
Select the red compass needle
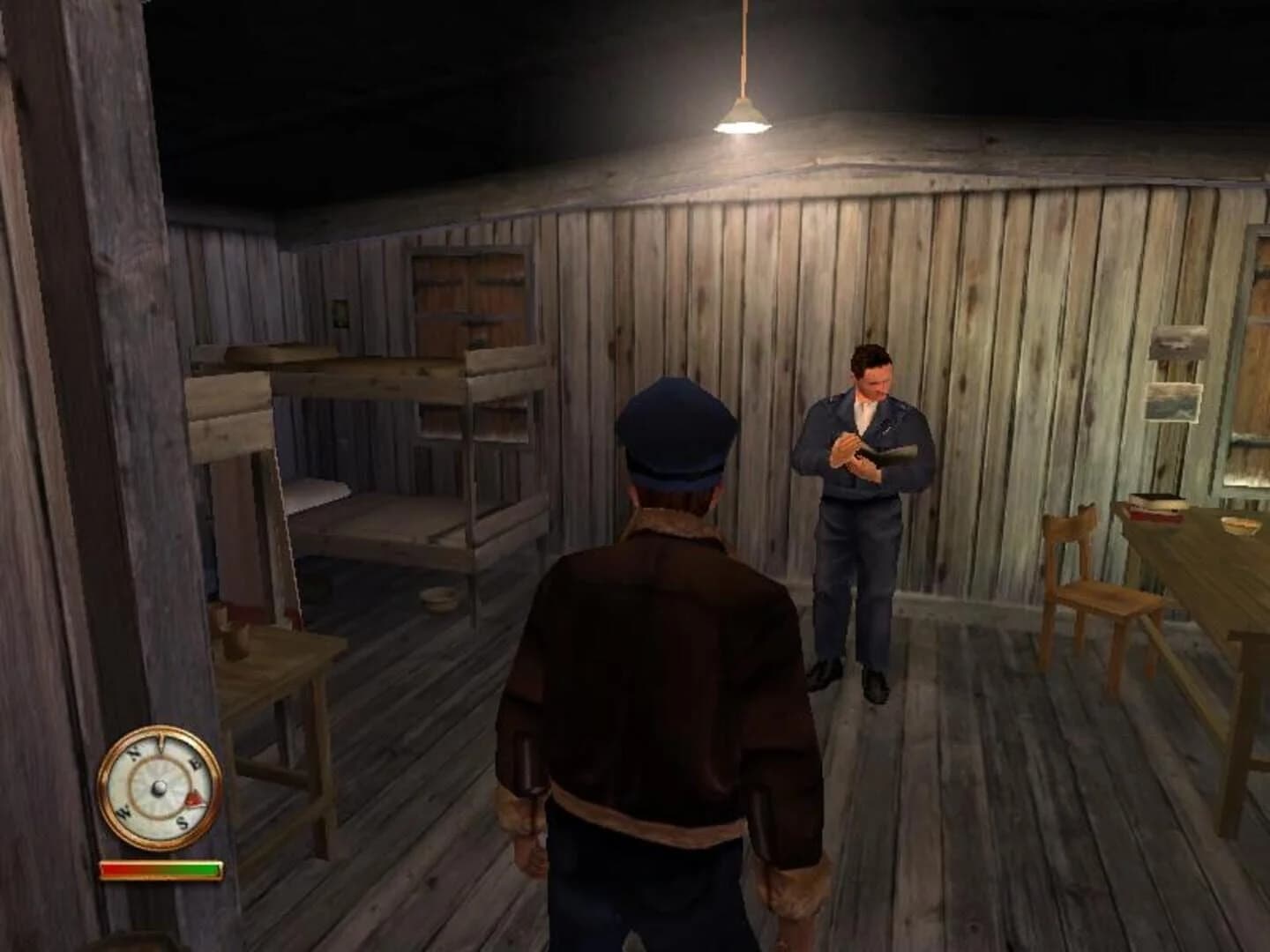tap(195, 799)
